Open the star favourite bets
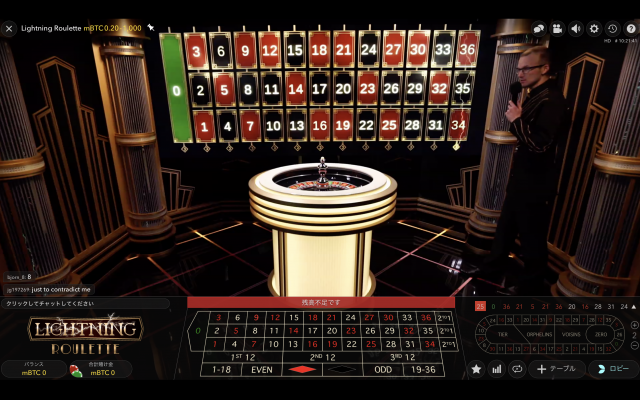 point(476,369)
